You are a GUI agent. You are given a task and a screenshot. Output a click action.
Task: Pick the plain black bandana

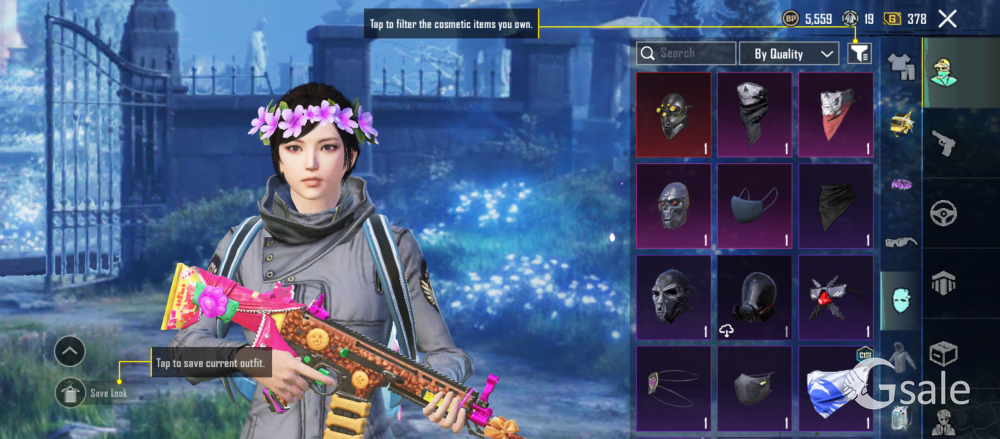835,206
